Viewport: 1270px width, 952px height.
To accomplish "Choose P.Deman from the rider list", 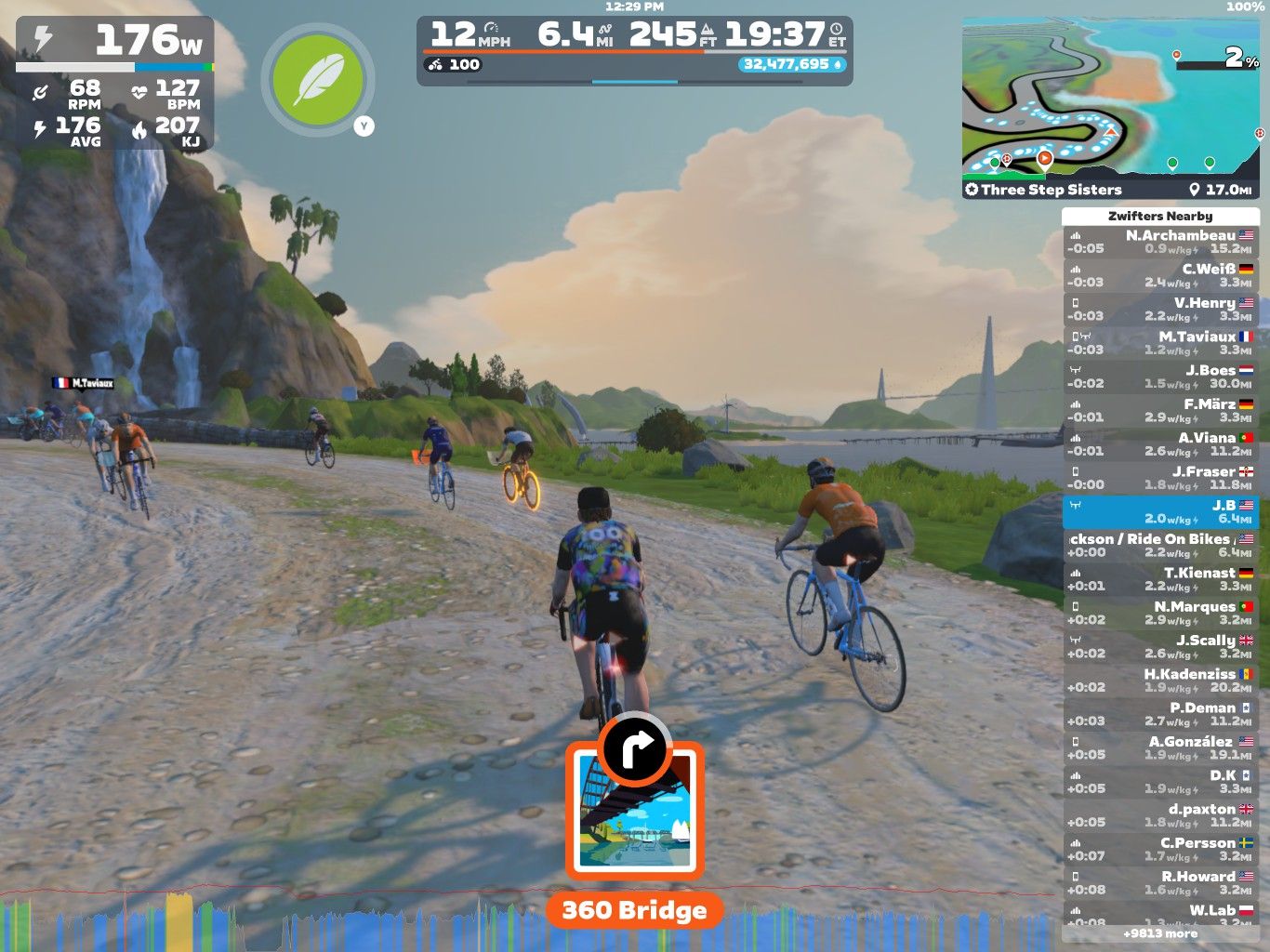I will pyautogui.click(x=1160, y=714).
